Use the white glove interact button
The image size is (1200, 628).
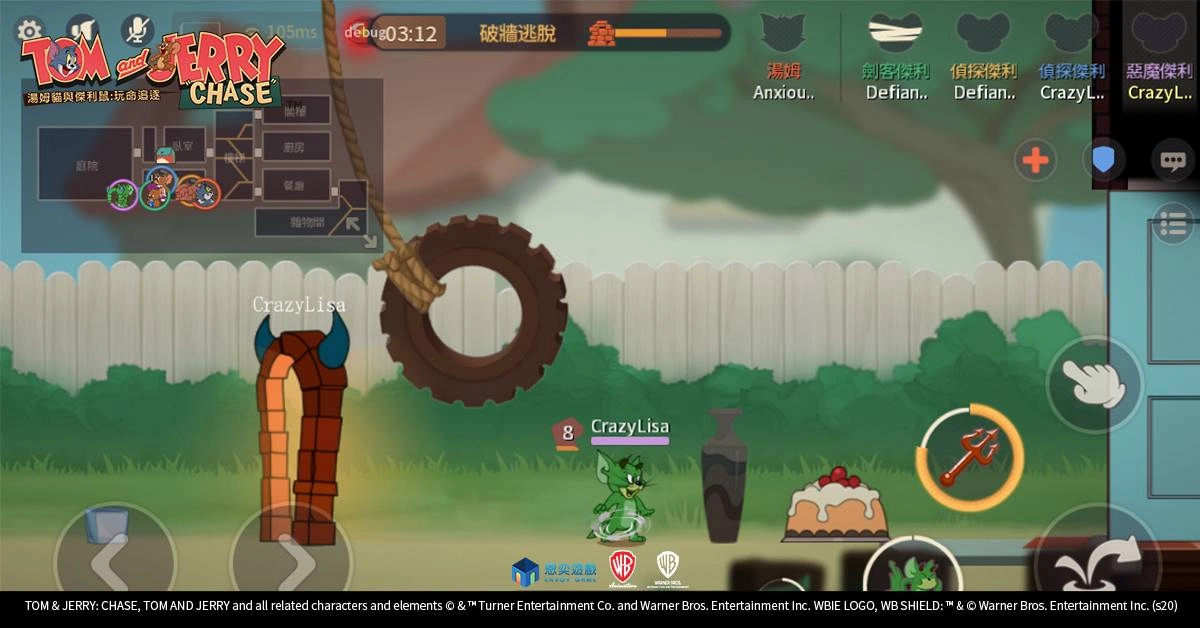click(1093, 383)
